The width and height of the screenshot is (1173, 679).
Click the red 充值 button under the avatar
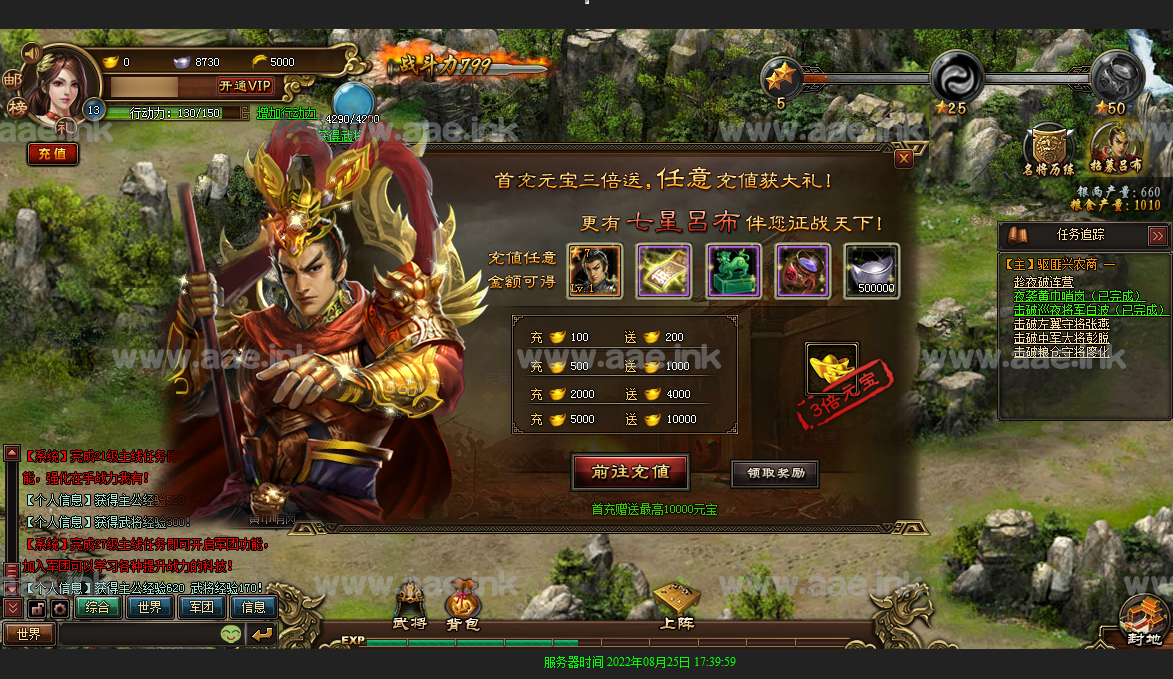click(x=52, y=154)
